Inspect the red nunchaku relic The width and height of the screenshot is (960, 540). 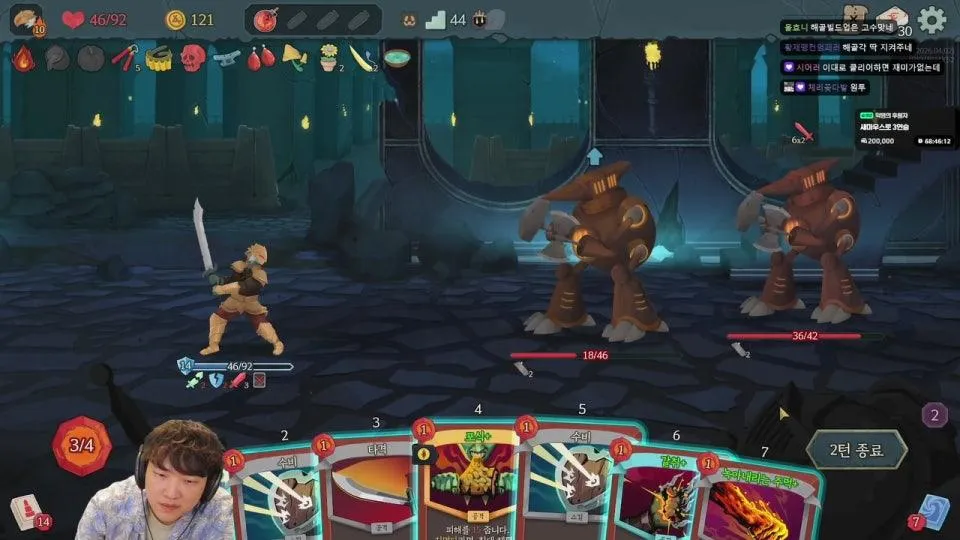coord(124,57)
